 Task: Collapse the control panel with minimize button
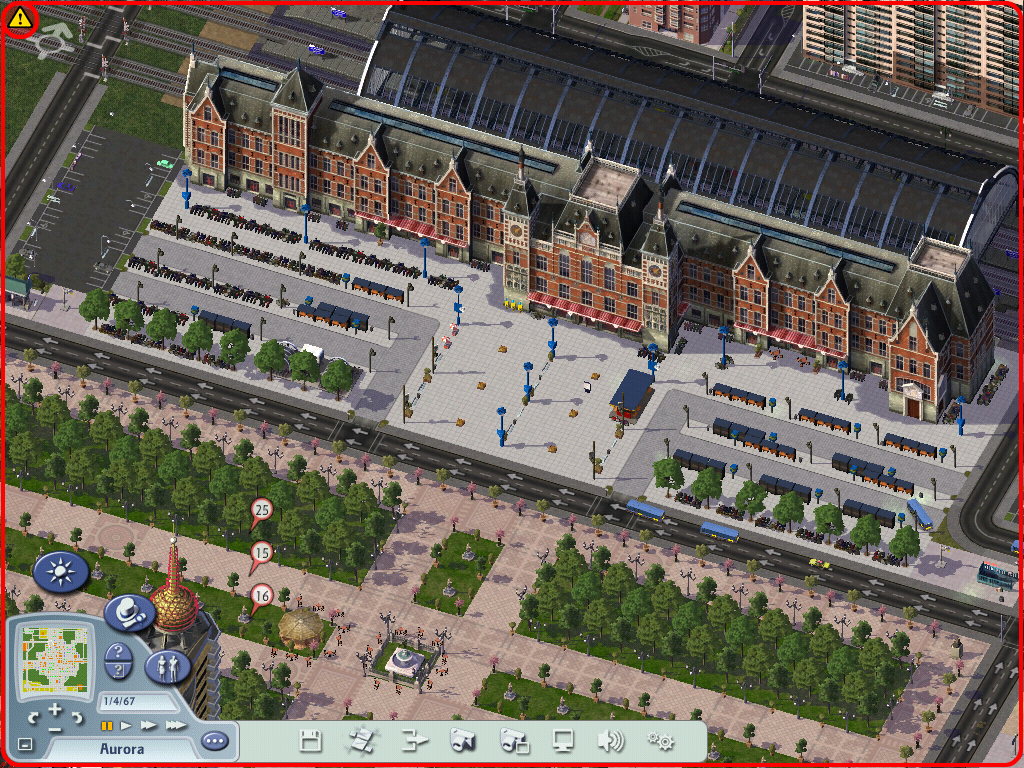[x=25, y=745]
